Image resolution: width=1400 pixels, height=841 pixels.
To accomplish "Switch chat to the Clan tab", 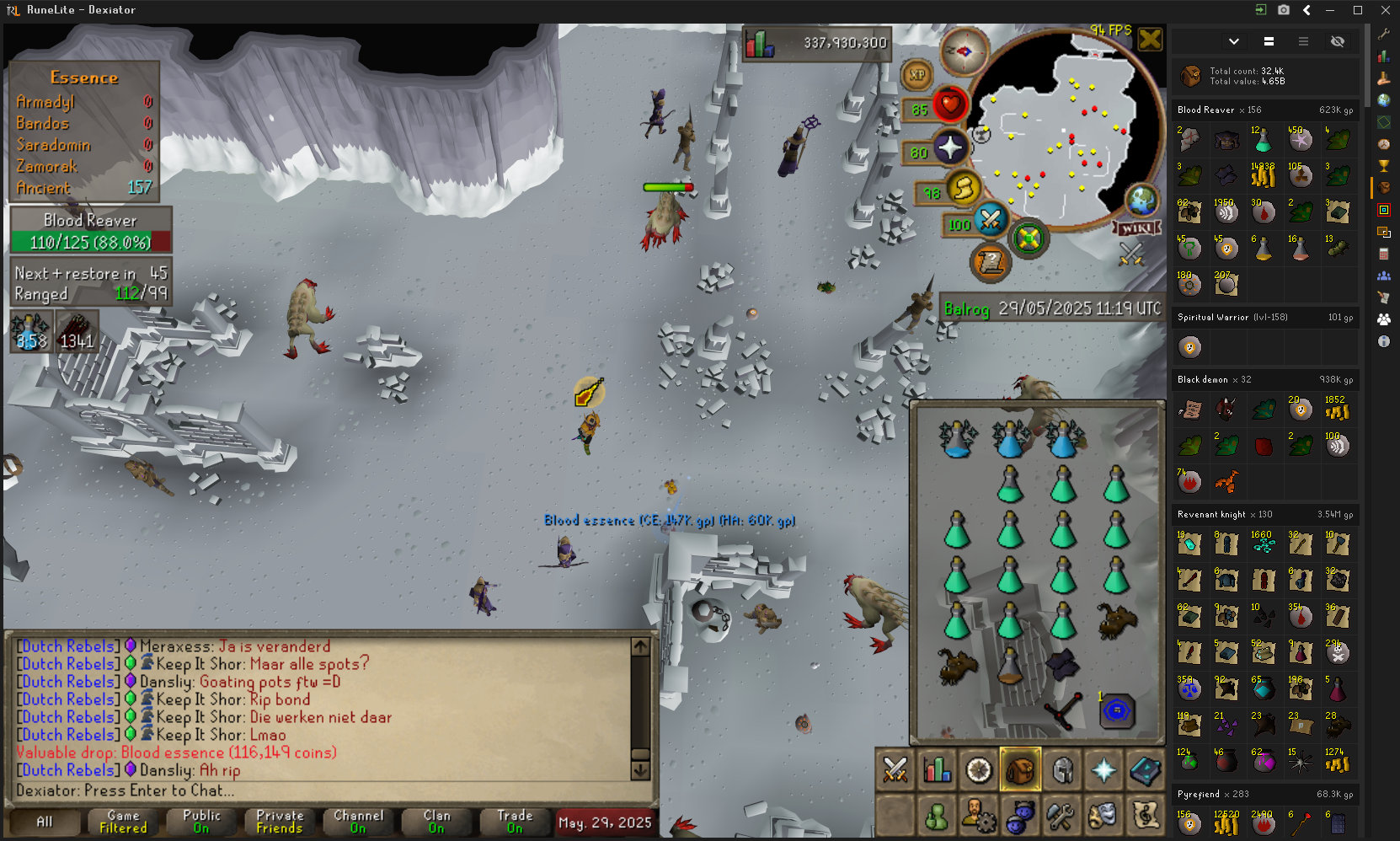I will point(436,822).
